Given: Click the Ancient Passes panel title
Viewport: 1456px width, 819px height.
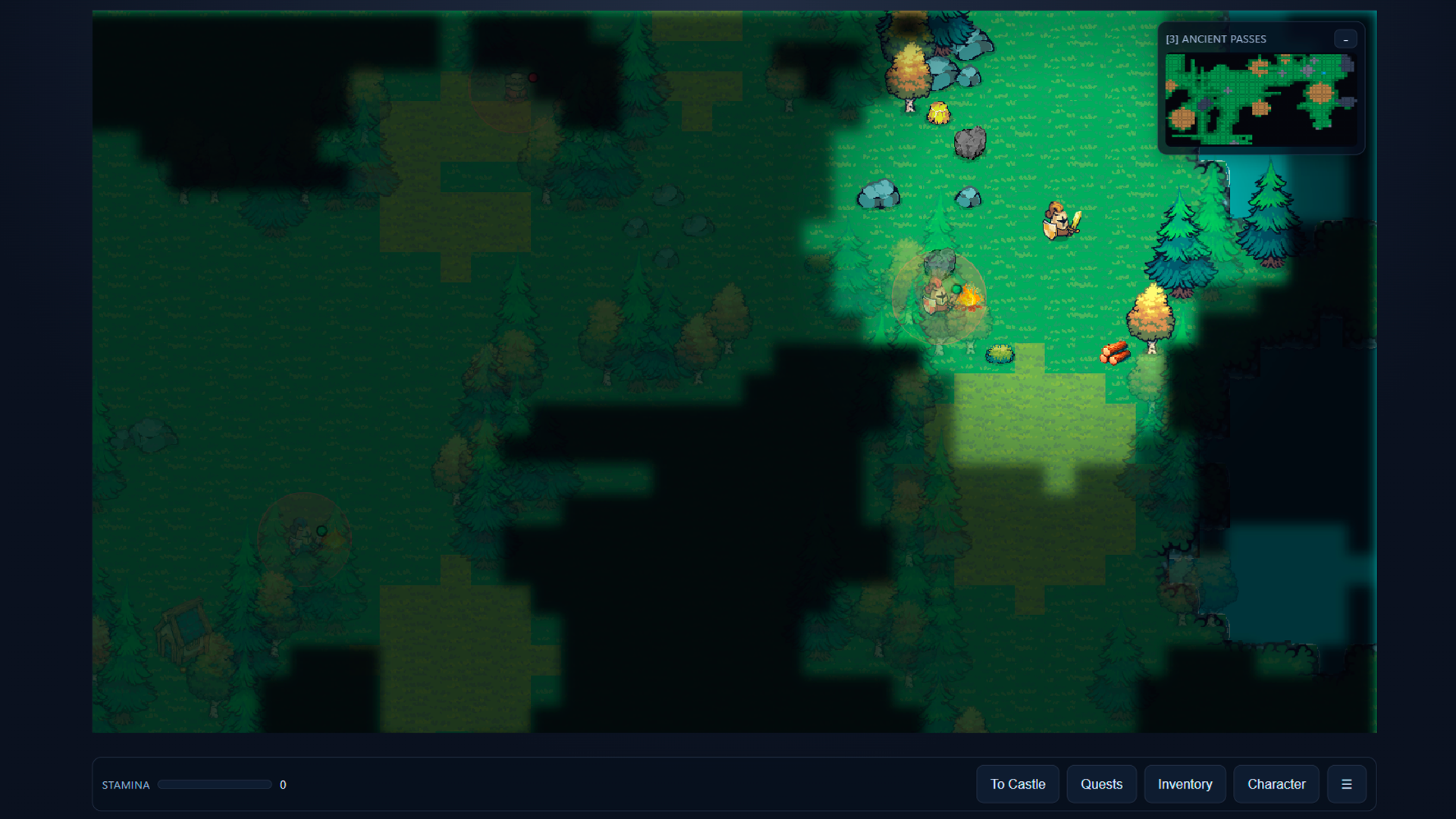Looking at the screenshot, I should [x=1216, y=39].
